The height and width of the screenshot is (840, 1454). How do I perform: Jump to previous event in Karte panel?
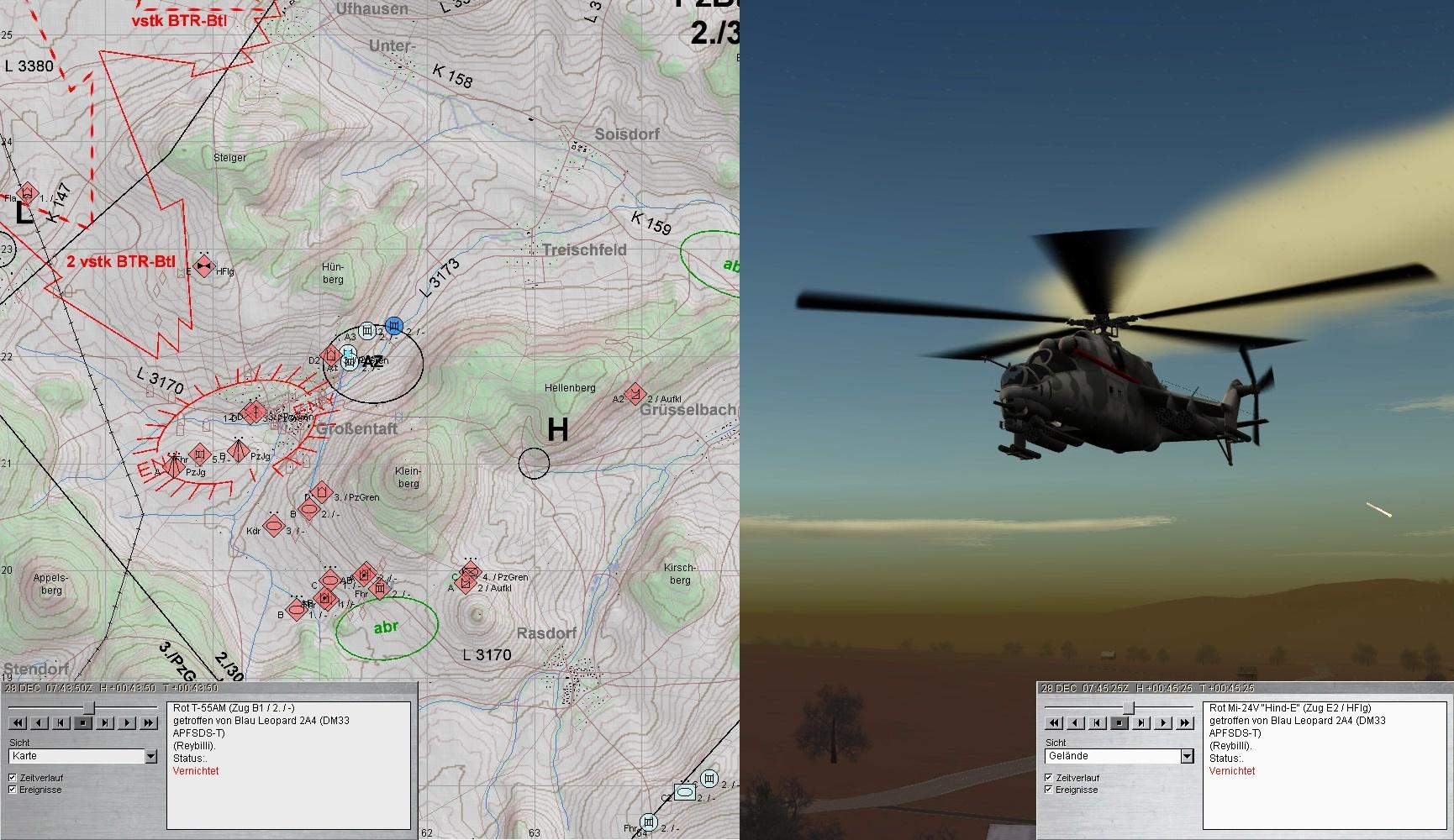[x=61, y=722]
